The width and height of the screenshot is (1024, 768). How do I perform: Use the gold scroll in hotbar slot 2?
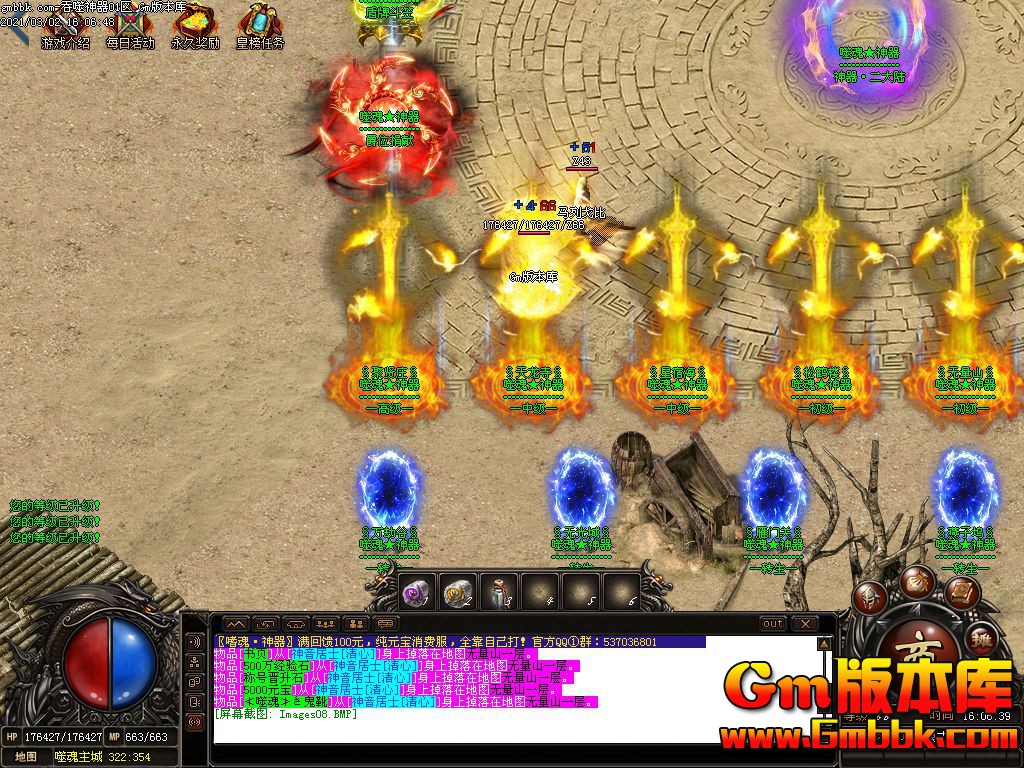(458, 593)
